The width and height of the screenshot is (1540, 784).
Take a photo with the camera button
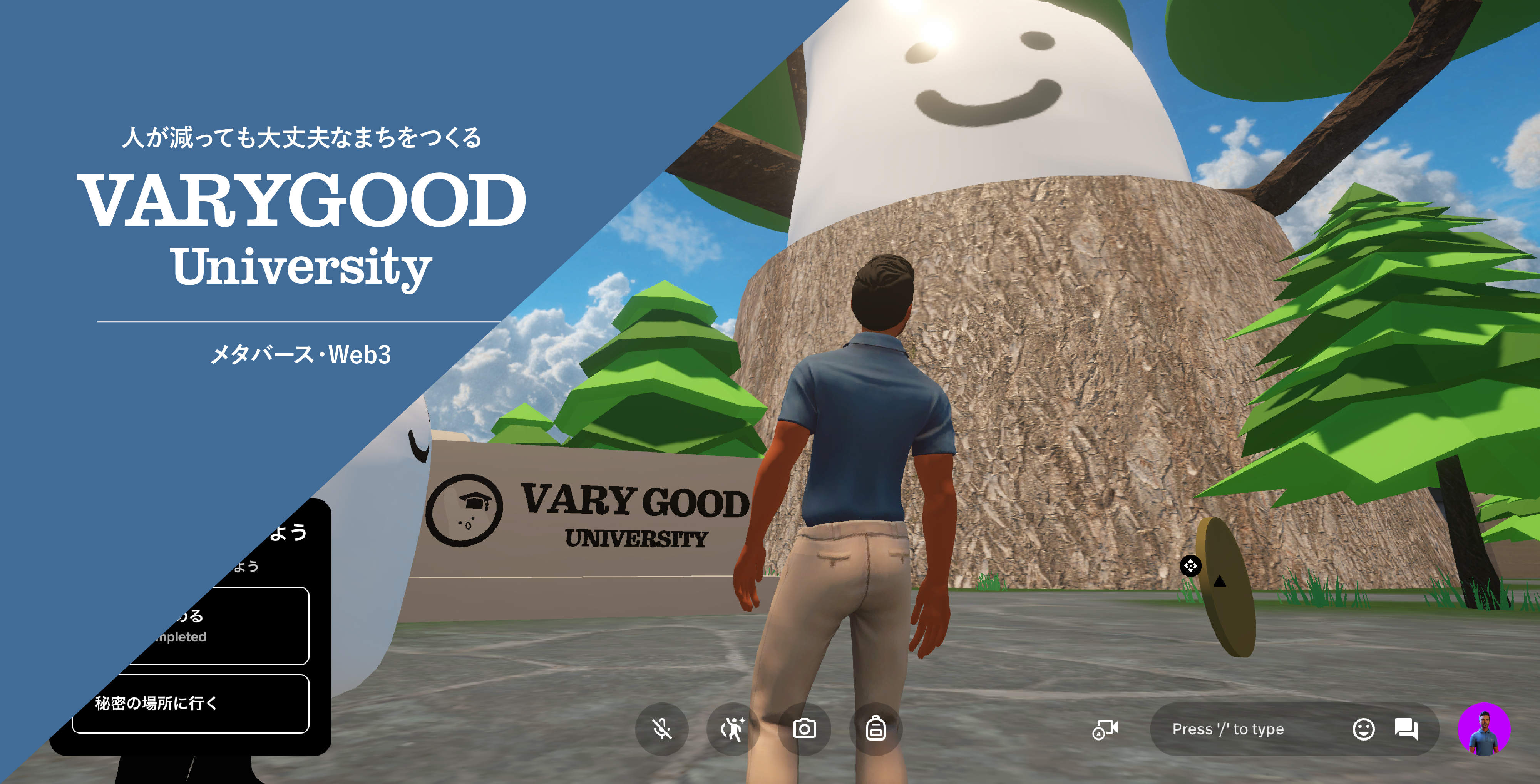pos(804,729)
